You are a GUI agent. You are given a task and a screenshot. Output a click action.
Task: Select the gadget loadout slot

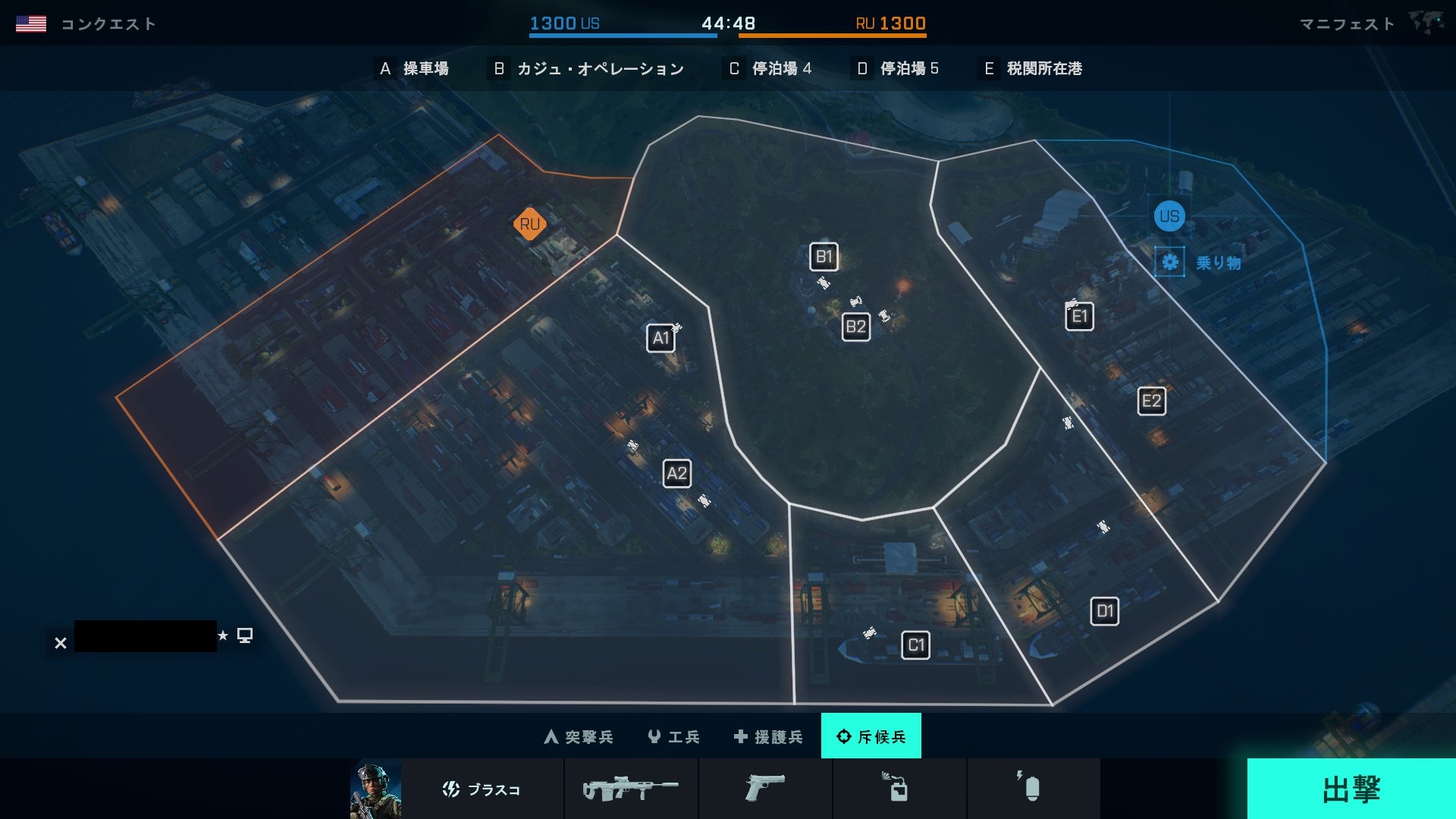(x=899, y=789)
